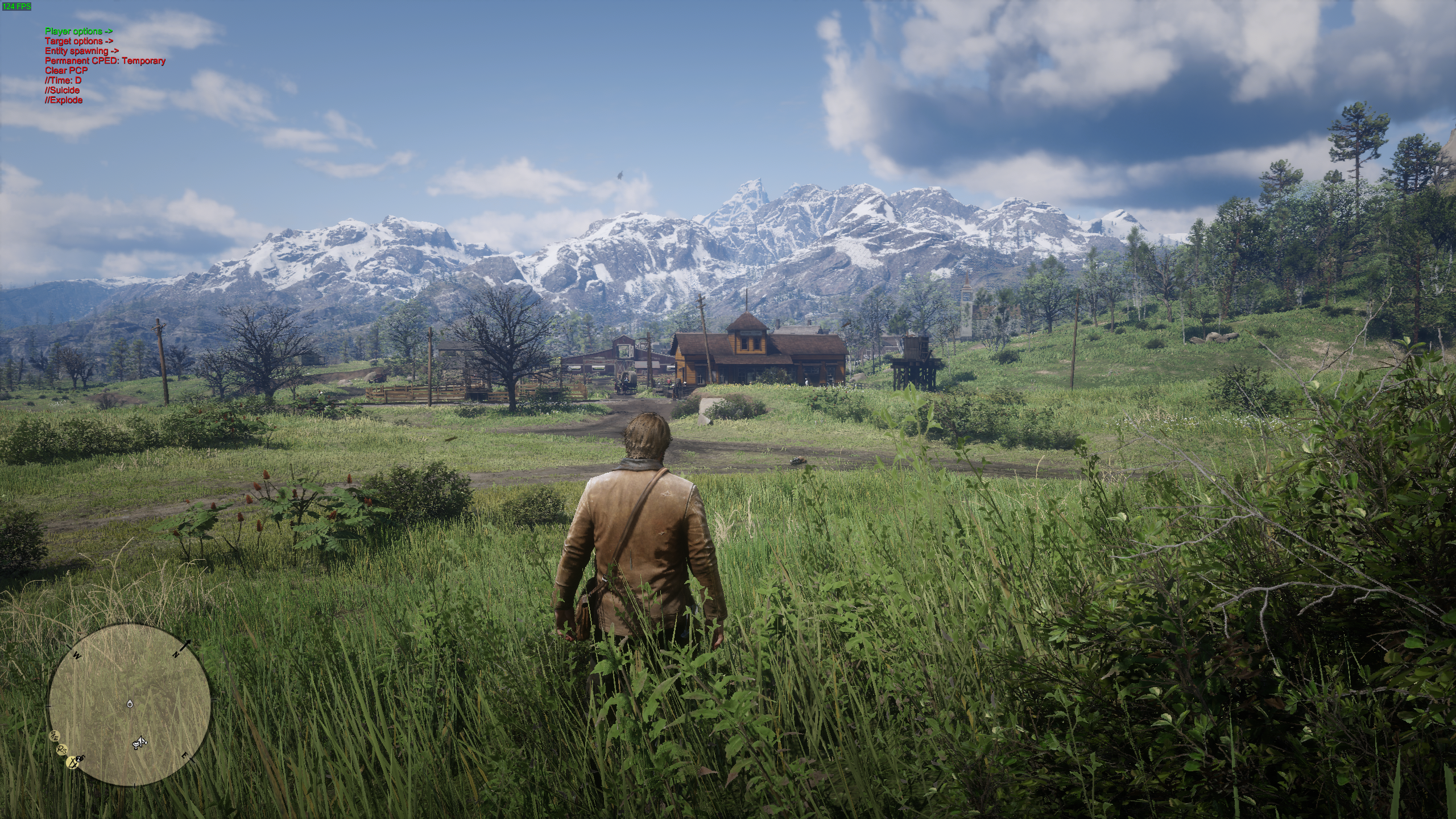The width and height of the screenshot is (1456, 819).
Task: Open the Target options submenu
Action: point(78,41)
